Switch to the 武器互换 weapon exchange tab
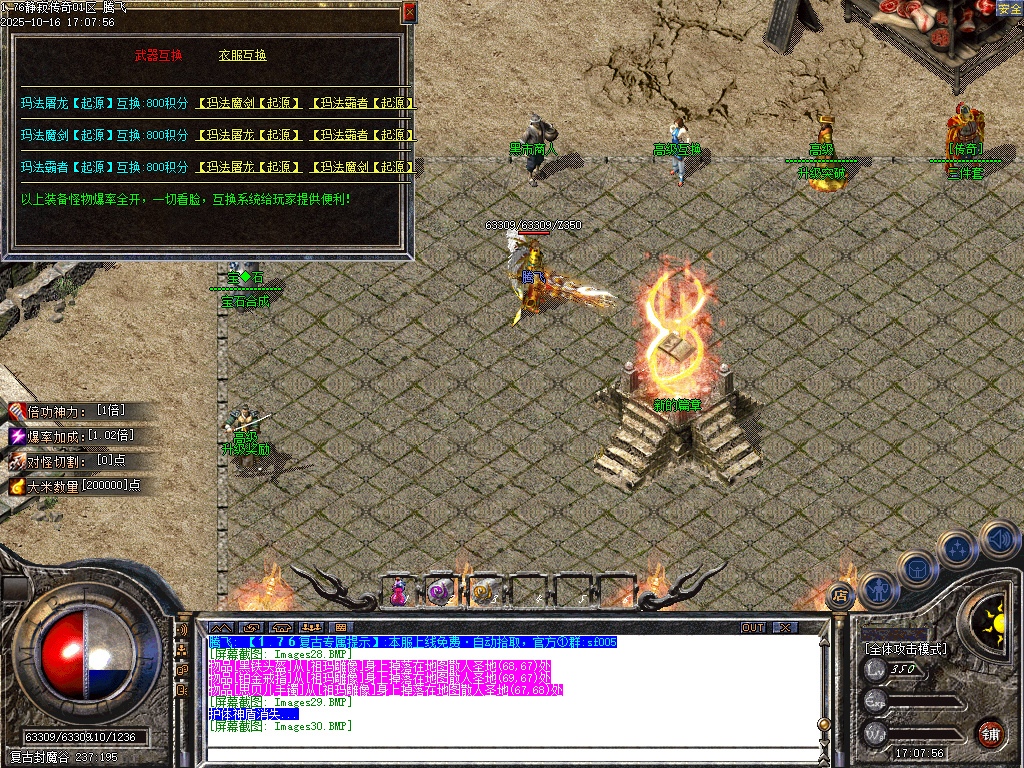Viewport: 1024px width, 768px height. click(158, 56)
